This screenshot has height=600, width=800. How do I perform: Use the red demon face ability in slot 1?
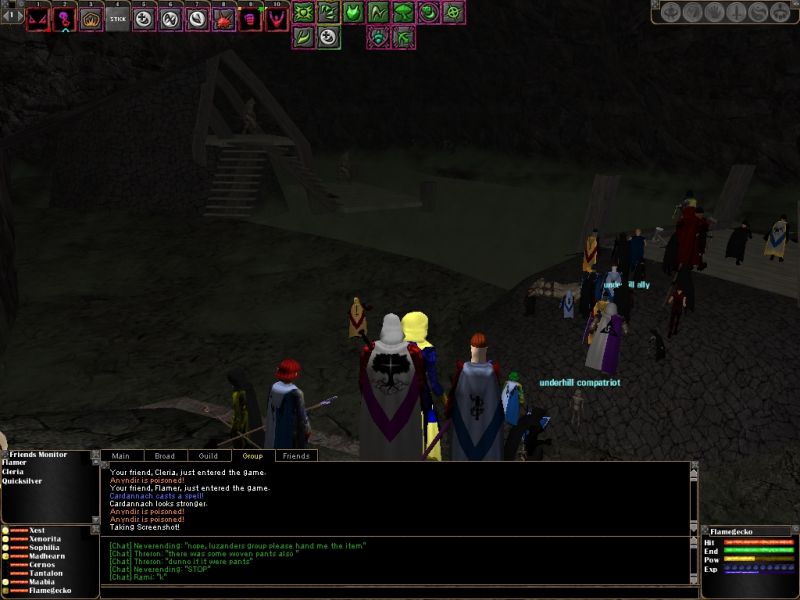38,18
